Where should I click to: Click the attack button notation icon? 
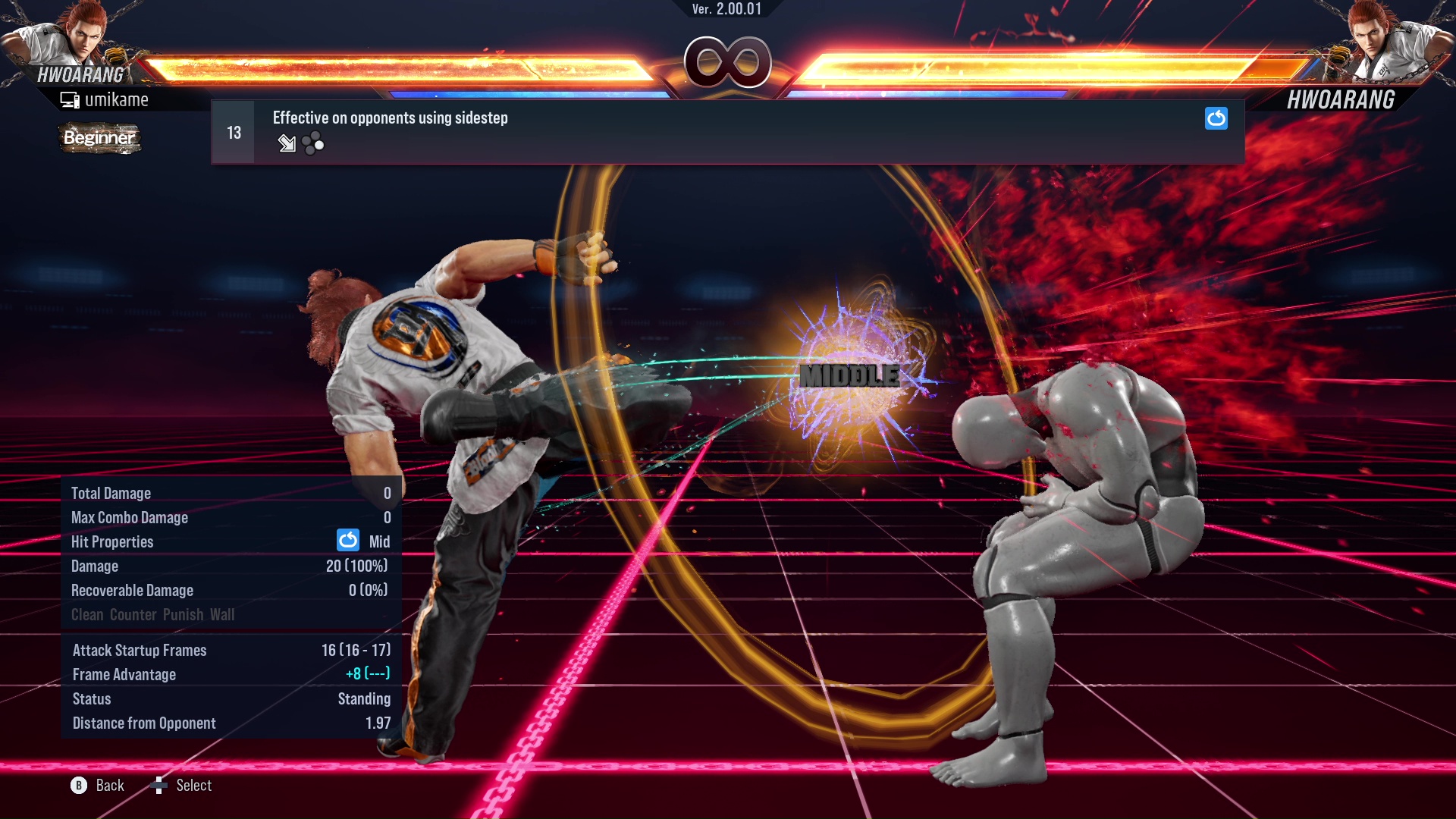(312, 143)
